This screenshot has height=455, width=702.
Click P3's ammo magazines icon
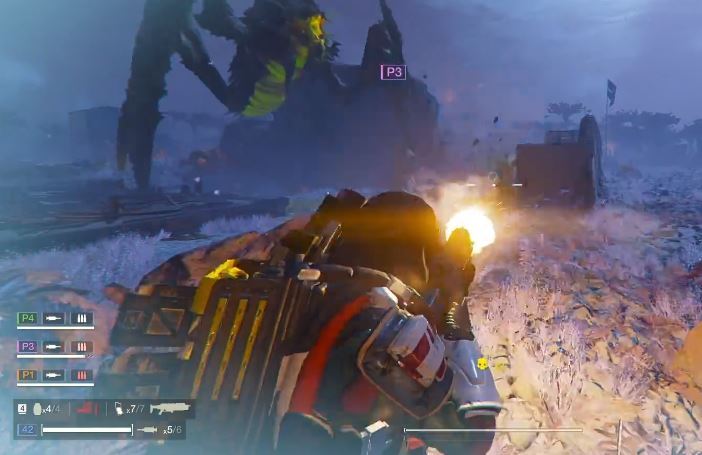point(82,347)
